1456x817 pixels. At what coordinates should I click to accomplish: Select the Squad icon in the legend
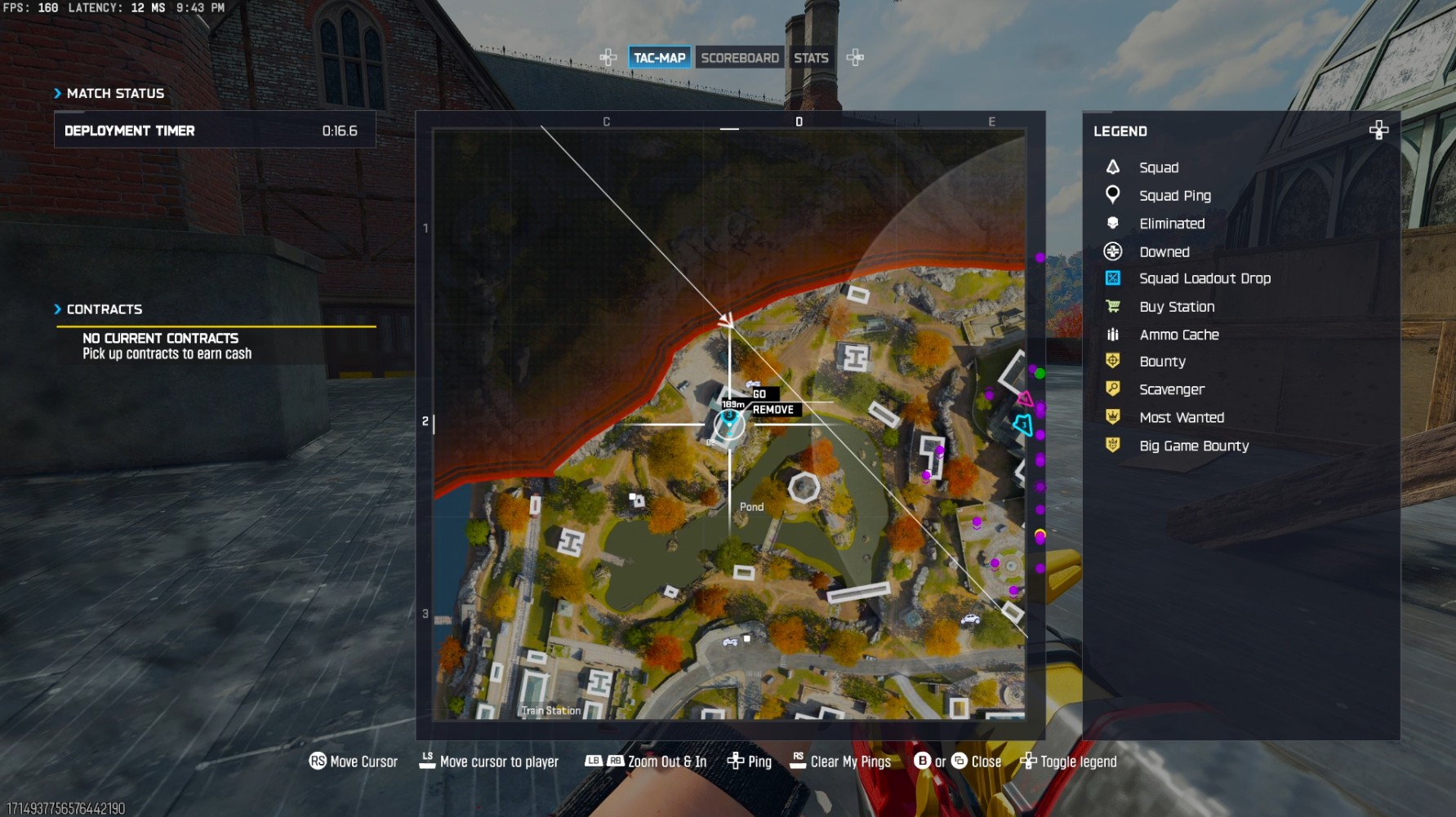1114,167
